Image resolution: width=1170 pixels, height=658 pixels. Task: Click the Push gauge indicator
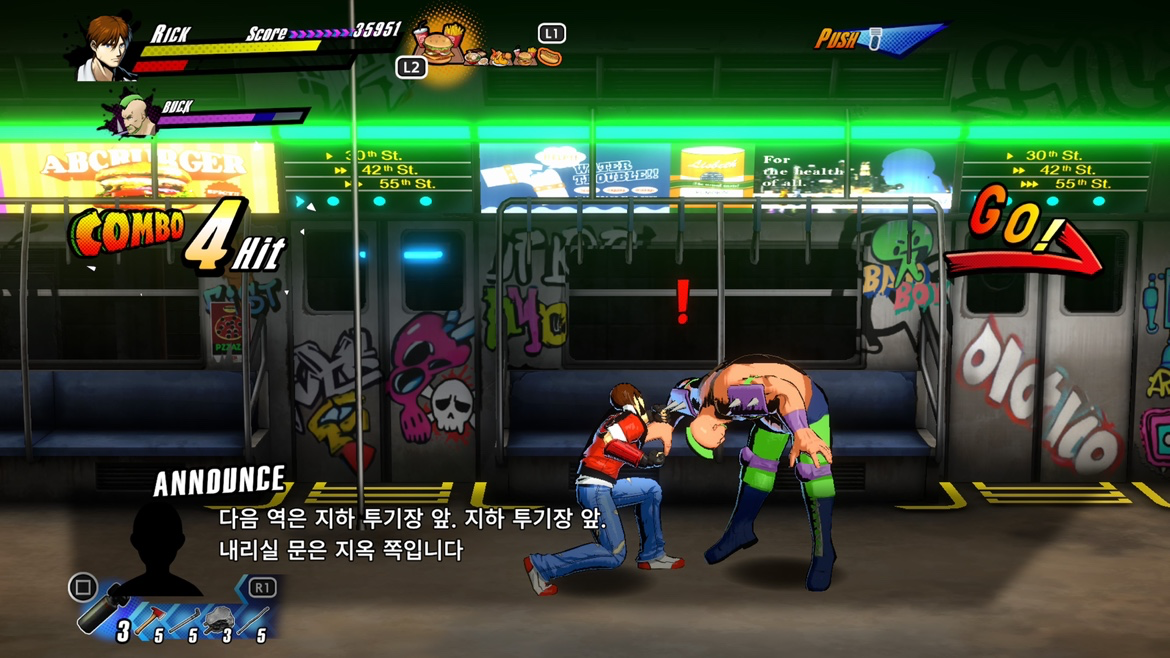click(x=877, y=39)
